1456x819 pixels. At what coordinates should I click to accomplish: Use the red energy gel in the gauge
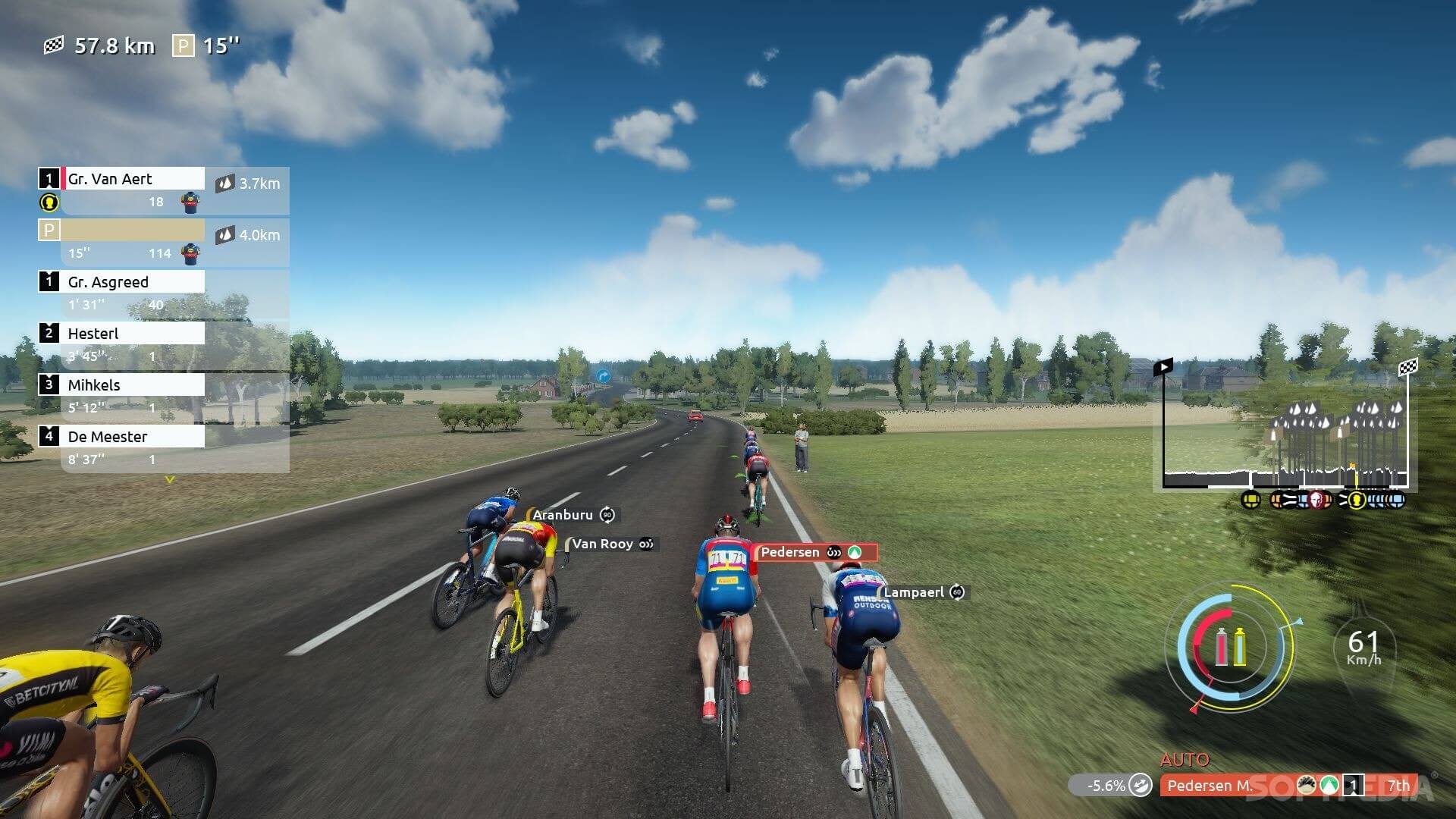(x=1222, y=647)
